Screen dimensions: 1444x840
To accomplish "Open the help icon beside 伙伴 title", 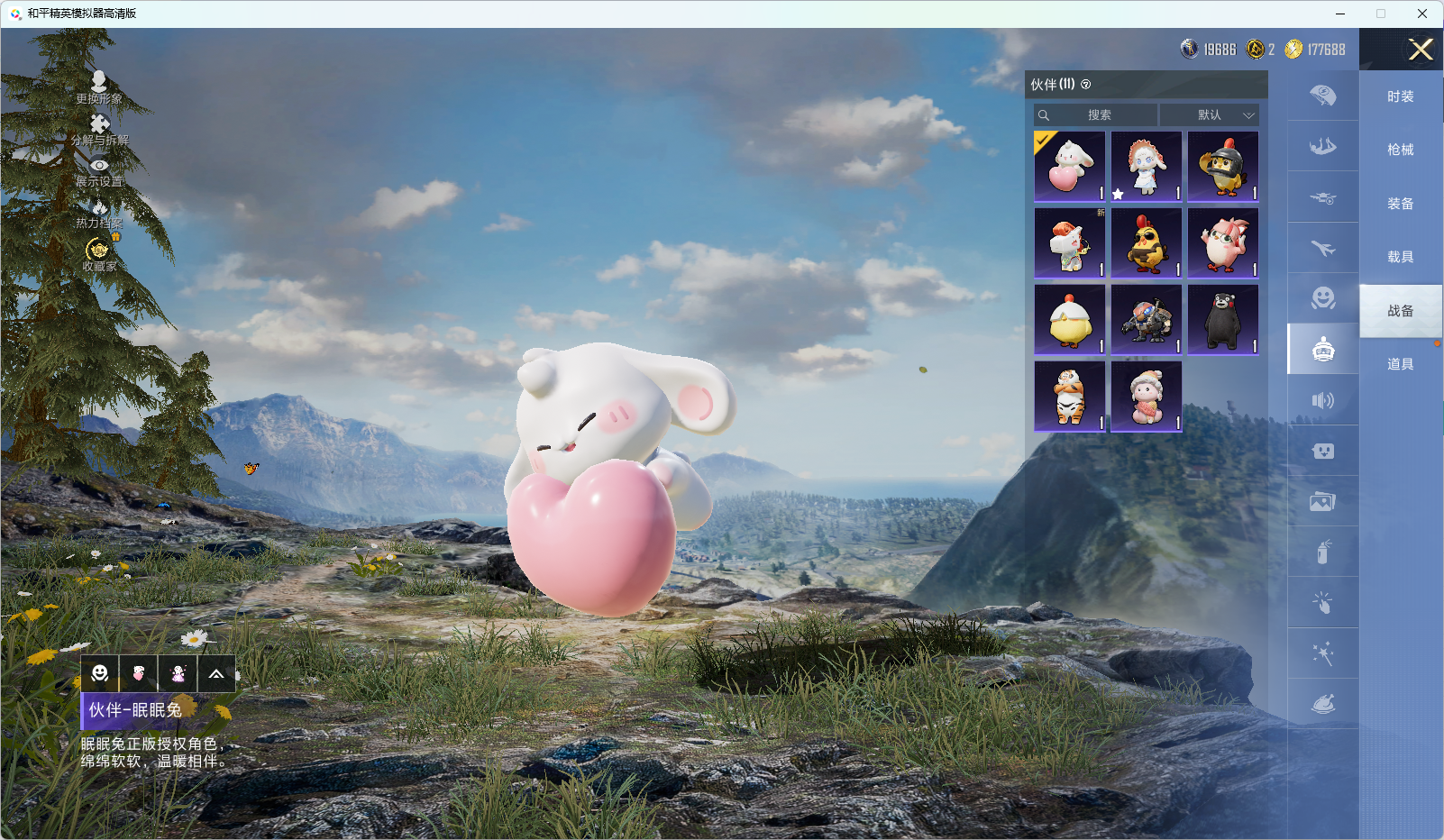I will (x=1086, y=85).
